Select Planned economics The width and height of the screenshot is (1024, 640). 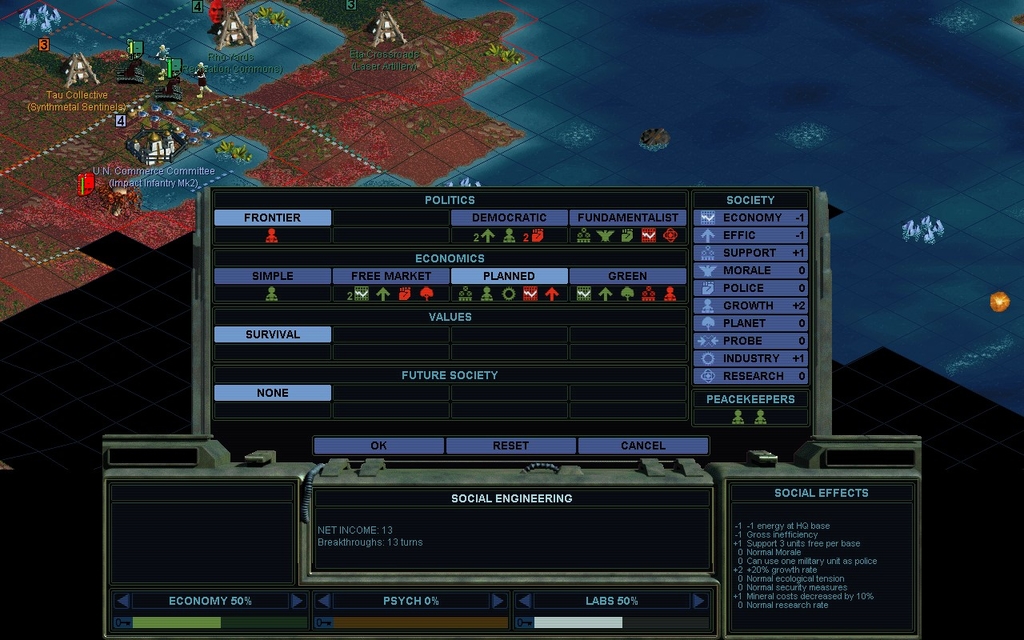(509, 276)
